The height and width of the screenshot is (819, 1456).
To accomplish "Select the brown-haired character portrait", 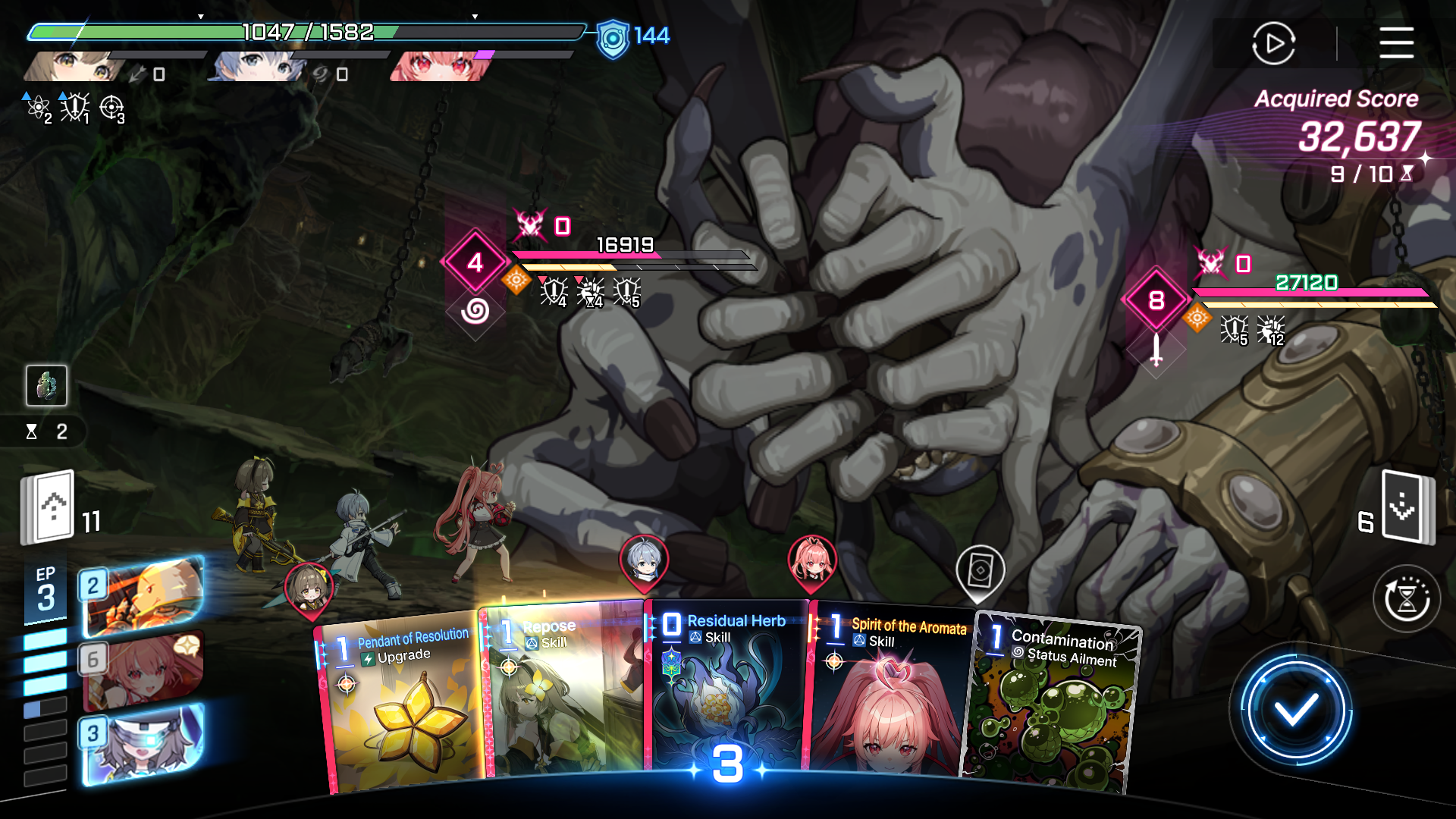I will click(x=72, y=66).
